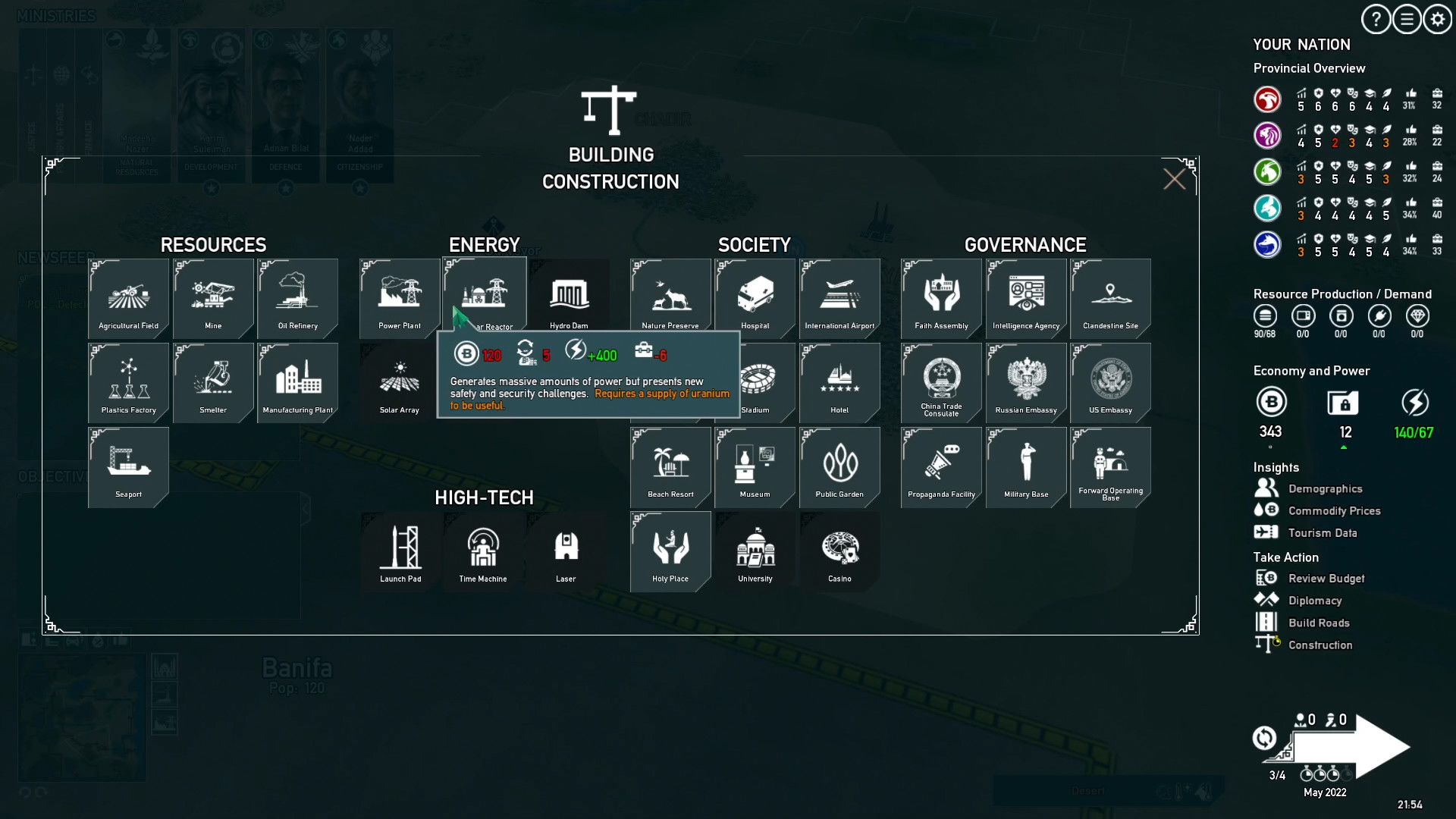Select the US Embassy in Governance

(x=1110, y=382)
